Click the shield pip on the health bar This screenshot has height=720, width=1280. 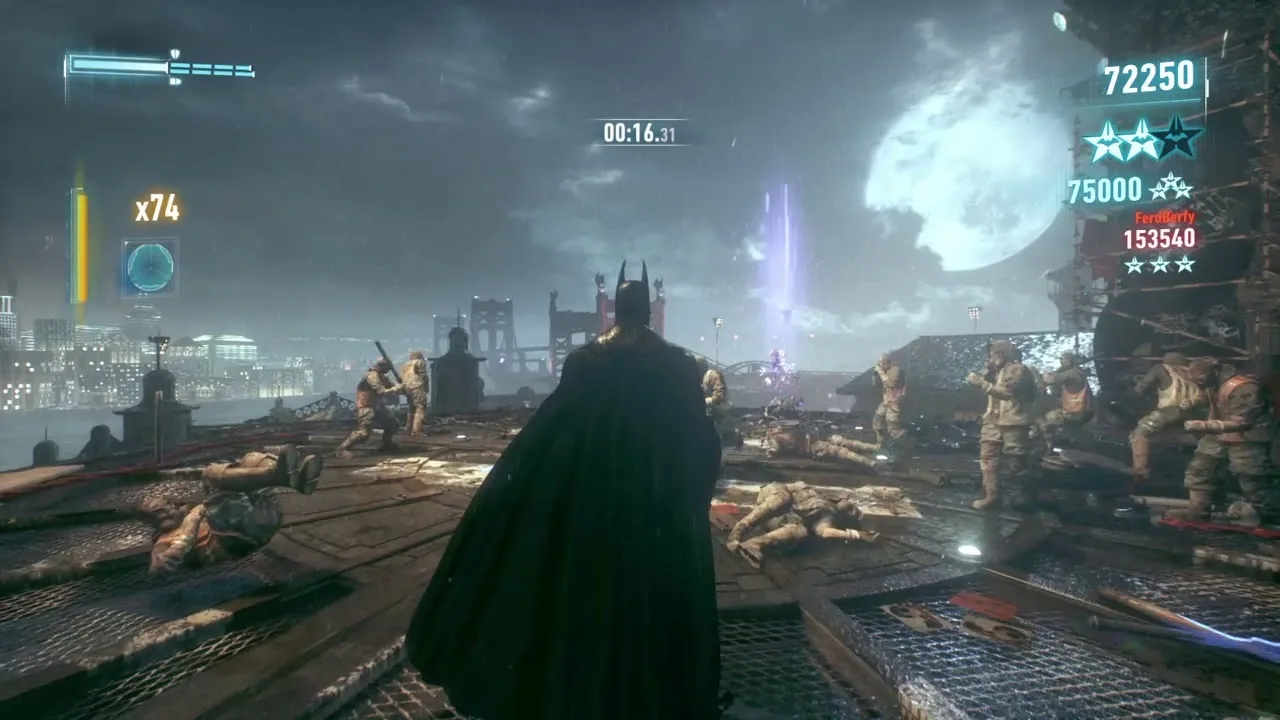175,54
